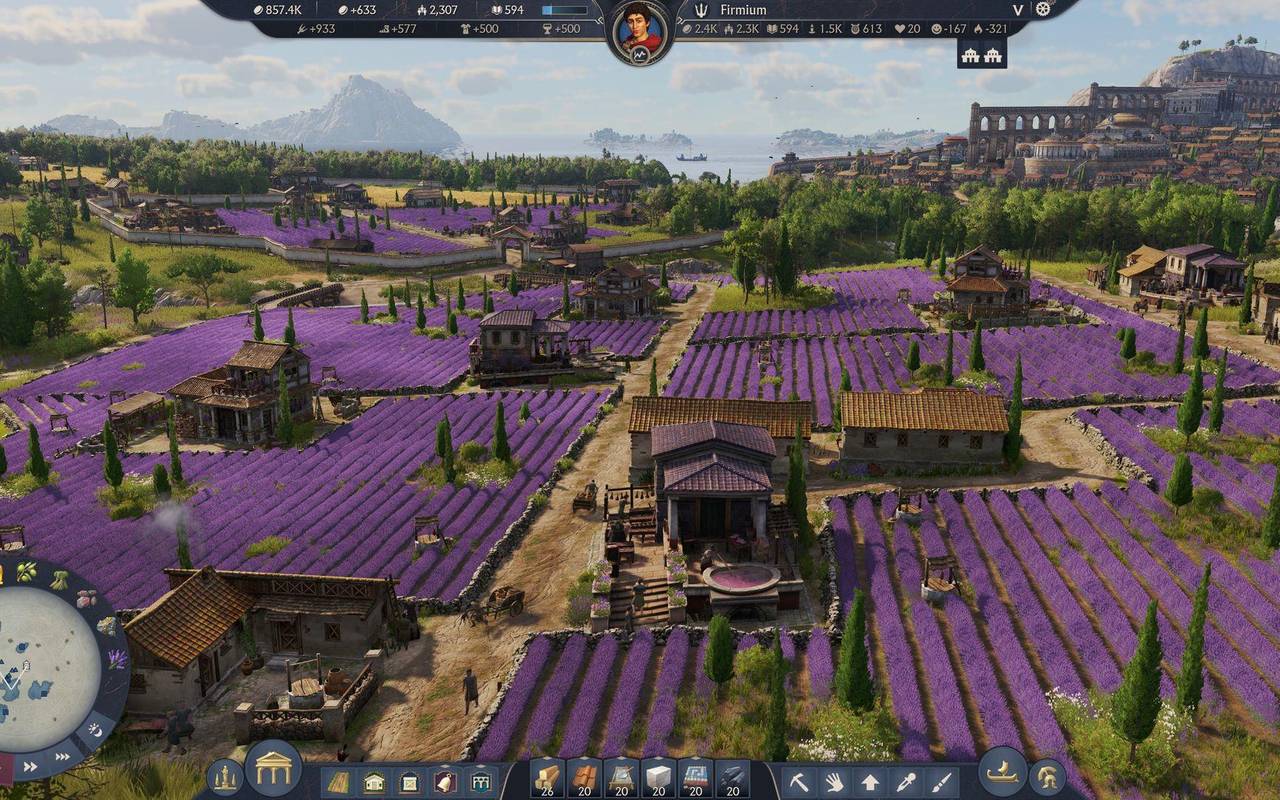
Task: Select the pipette copy-building tool
Action: 906,780
